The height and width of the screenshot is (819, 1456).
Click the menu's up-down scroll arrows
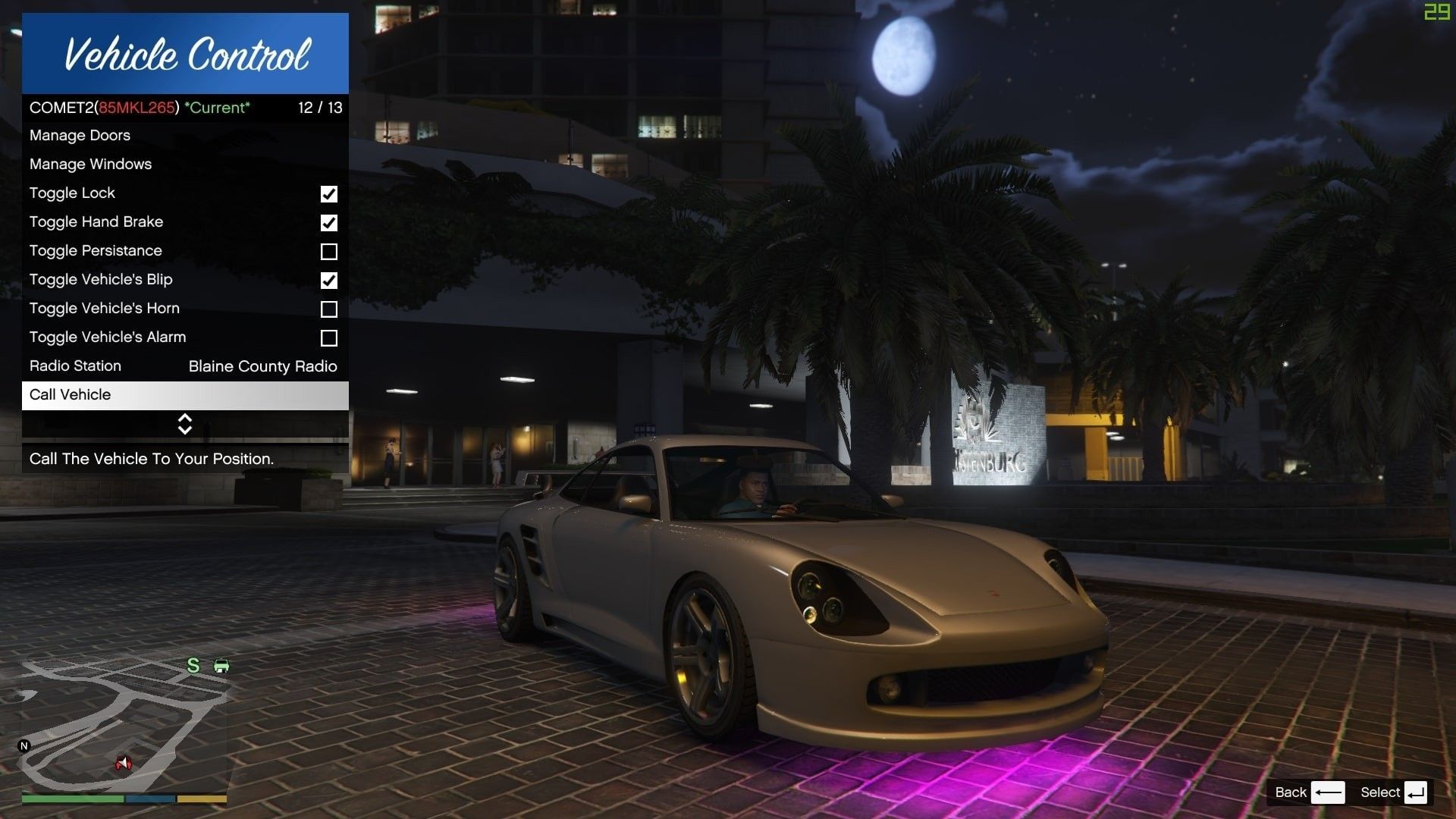pyautogui.click(x=185, y=424)
